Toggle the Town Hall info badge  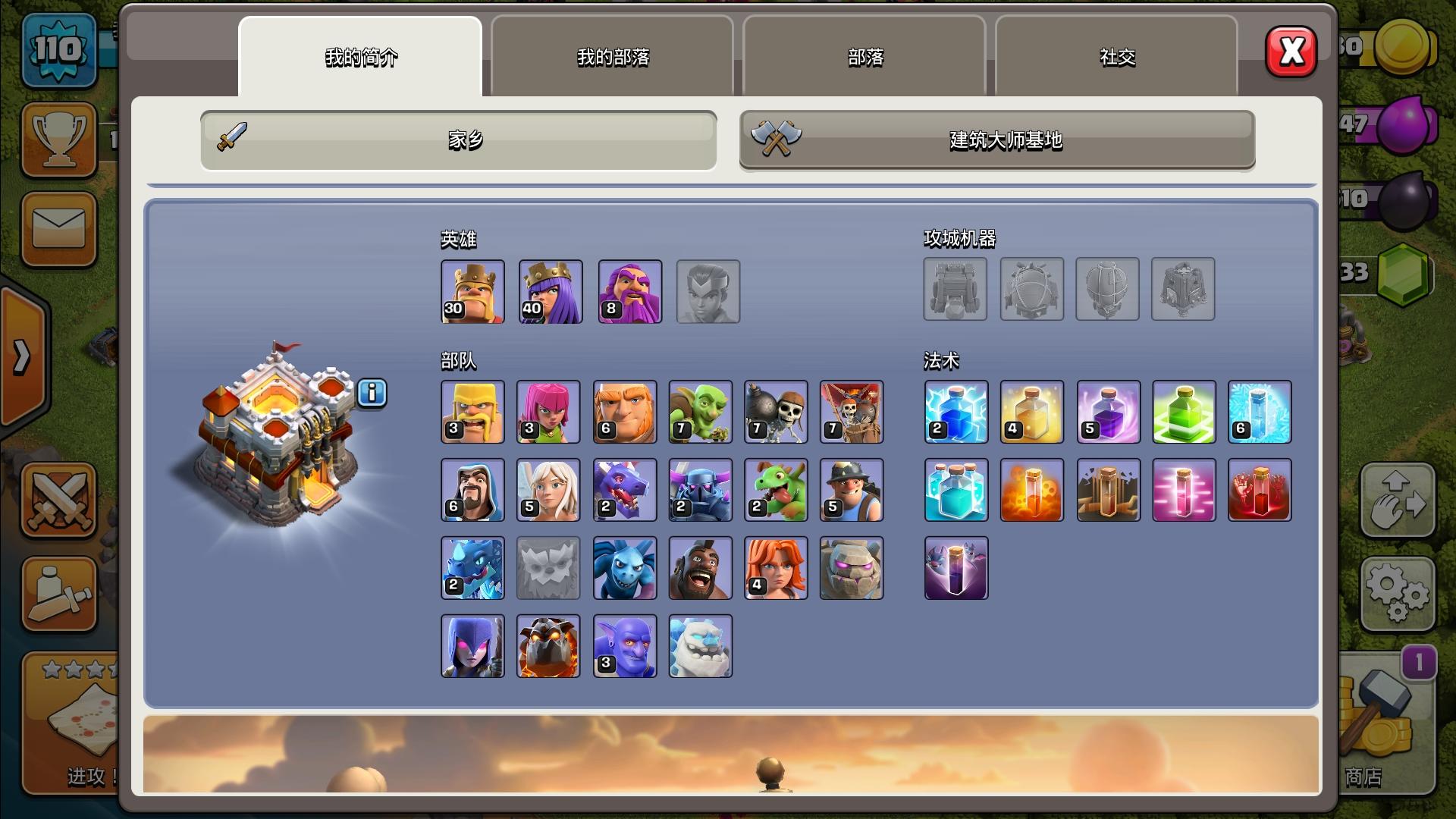[x=371, y=394]
